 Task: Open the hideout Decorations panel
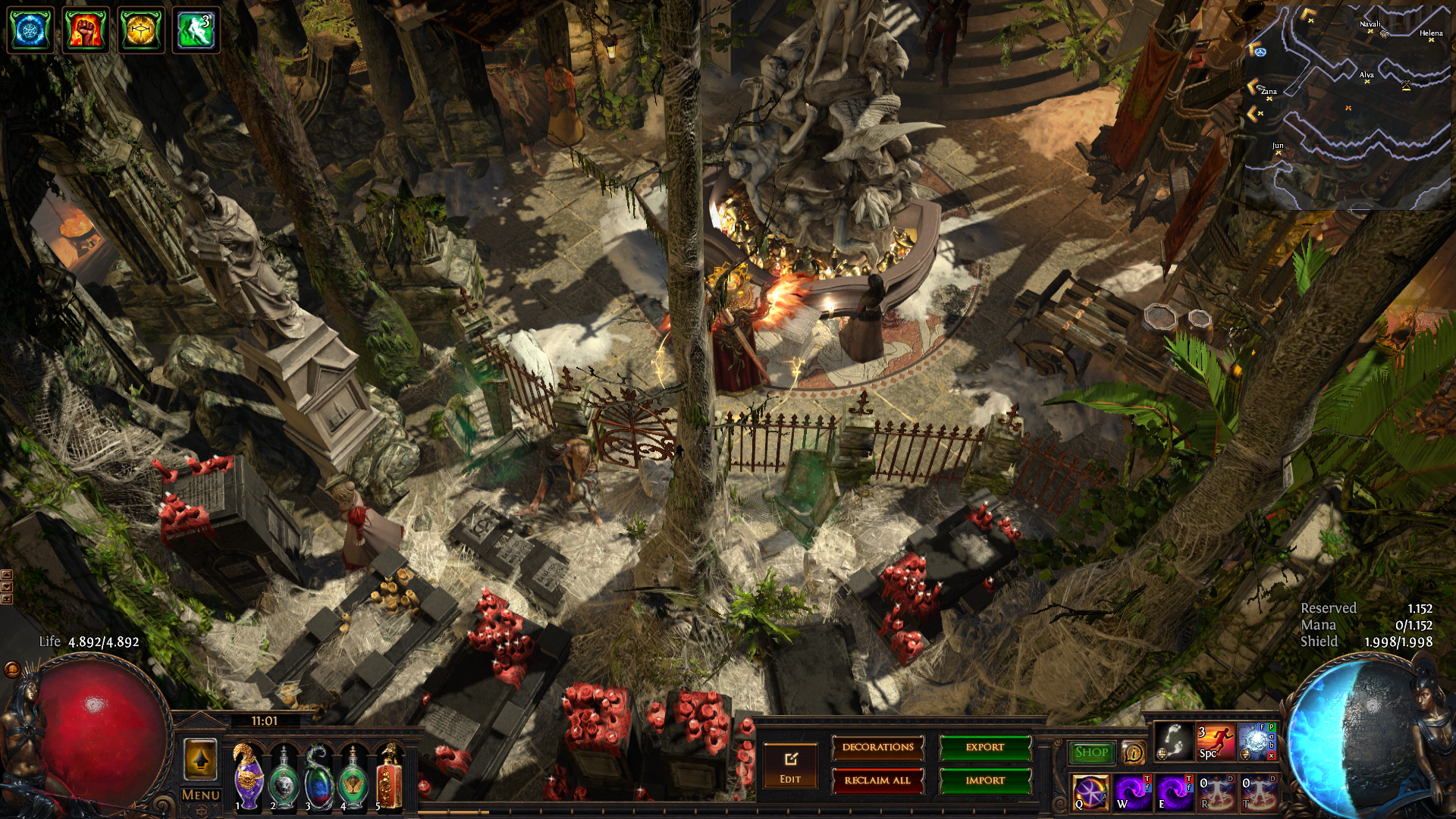(877, 748)
